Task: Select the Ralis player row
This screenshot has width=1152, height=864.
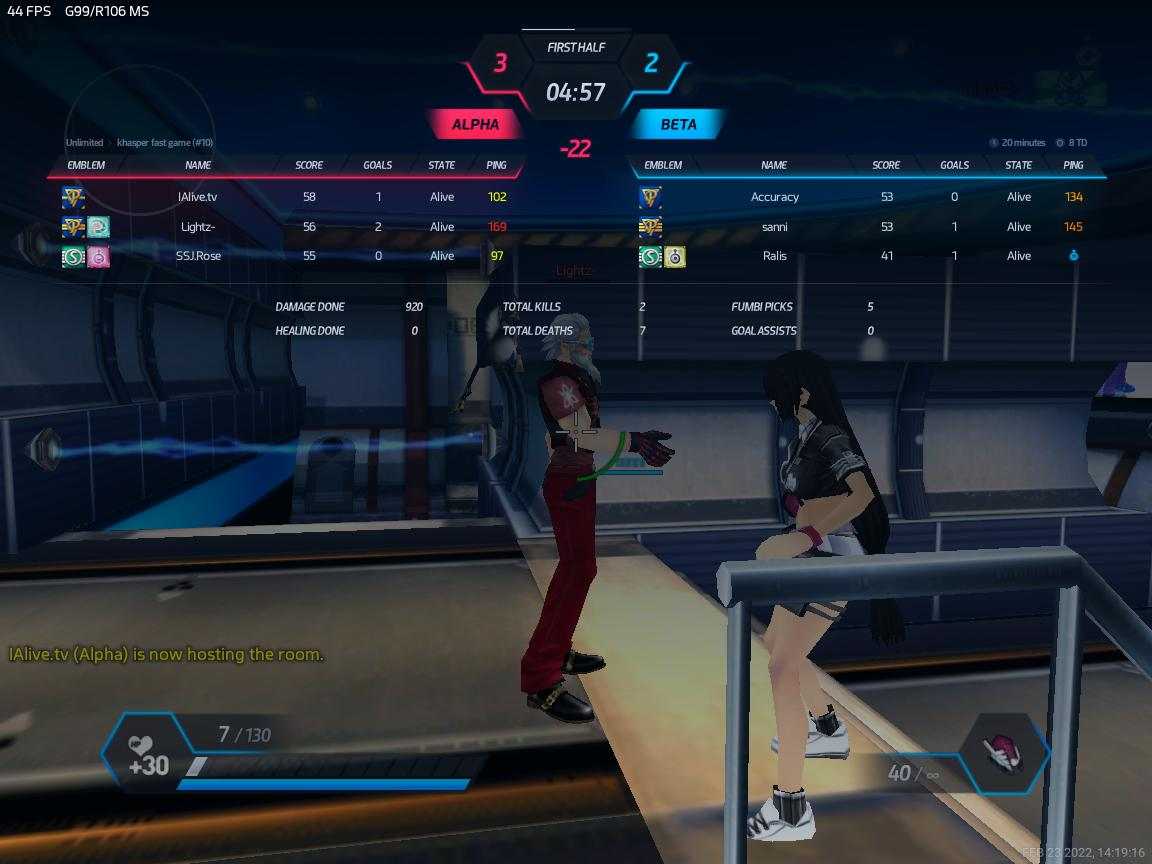Action: [774, 256]
